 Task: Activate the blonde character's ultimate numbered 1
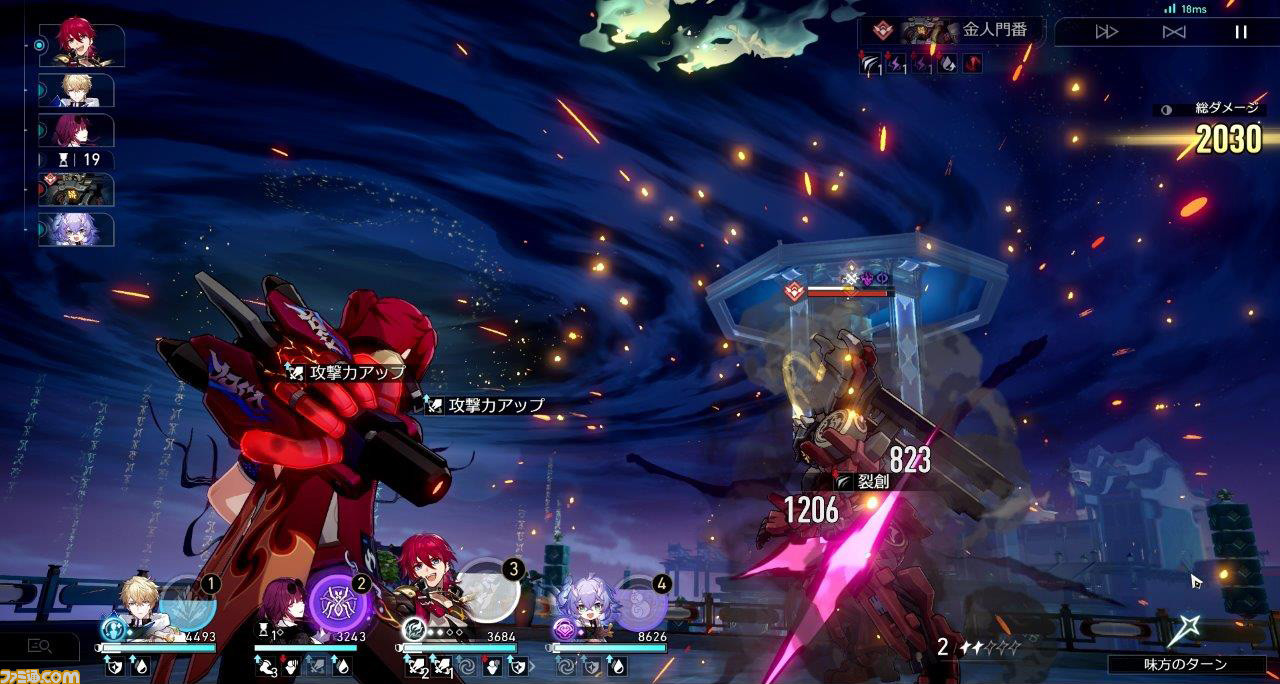click(188, 603)
